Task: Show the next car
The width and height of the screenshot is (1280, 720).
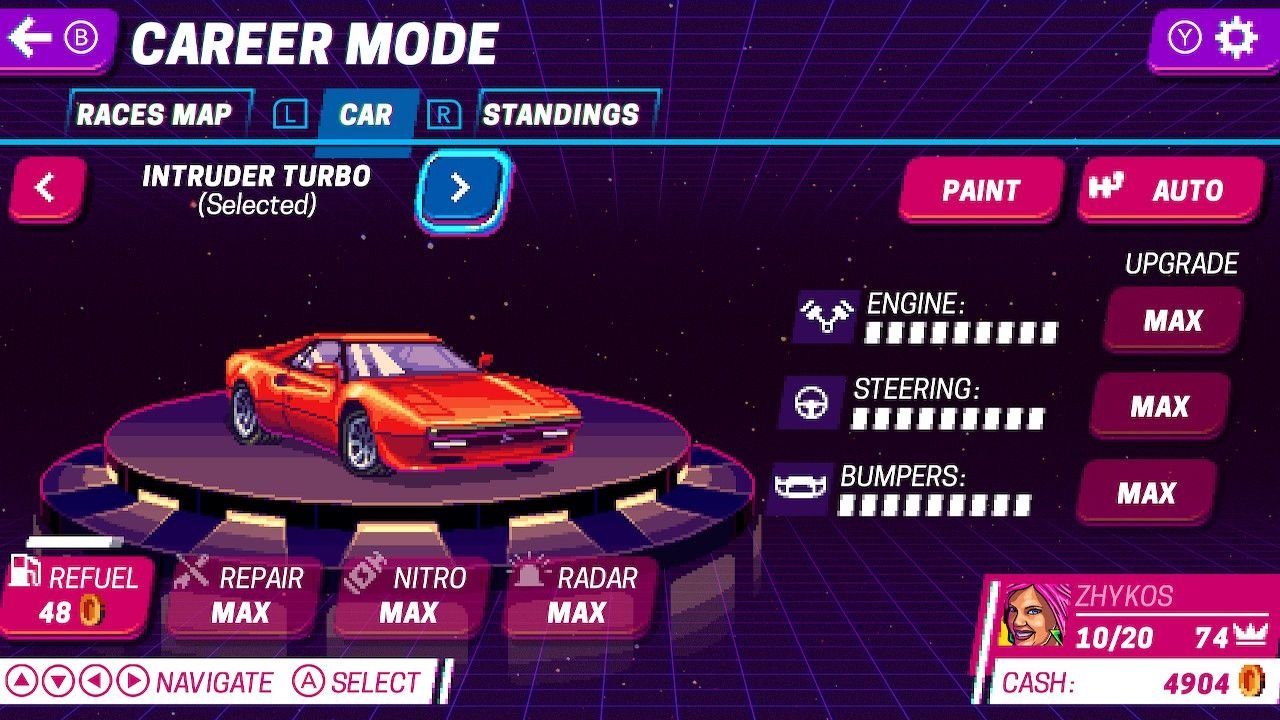Action: pos(461,188)
